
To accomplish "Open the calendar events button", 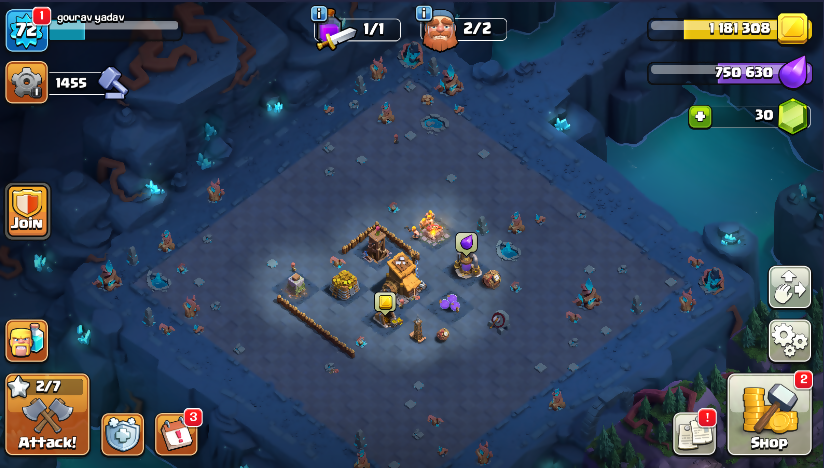I will click(176, 434).
